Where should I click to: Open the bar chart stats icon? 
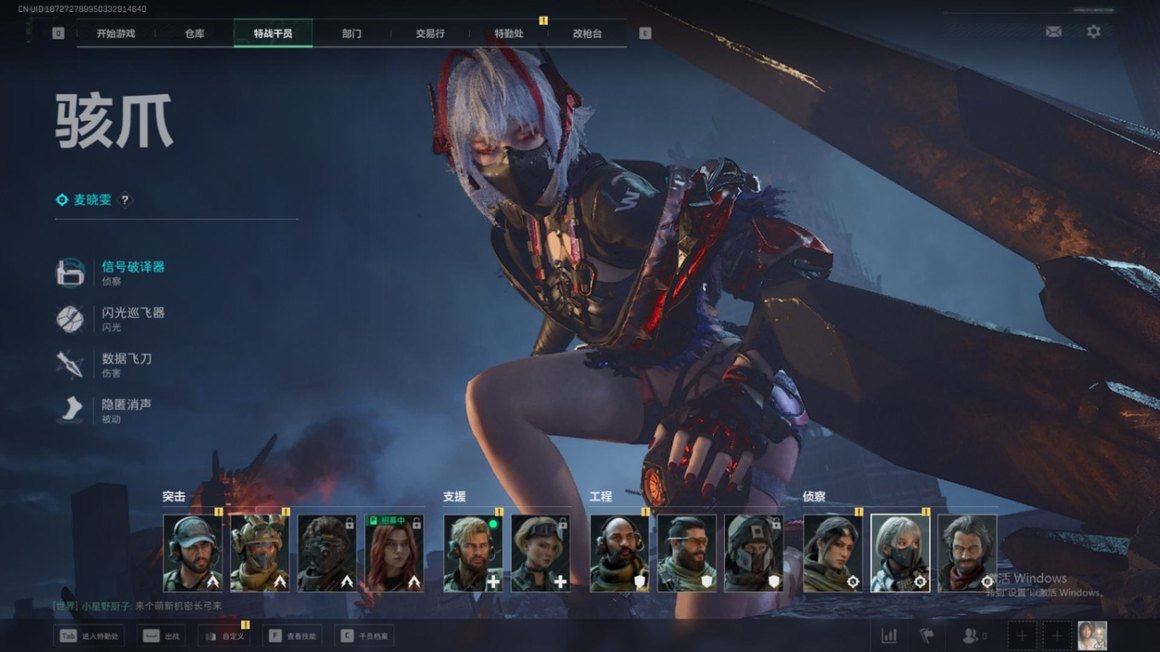tap(889, 635)
